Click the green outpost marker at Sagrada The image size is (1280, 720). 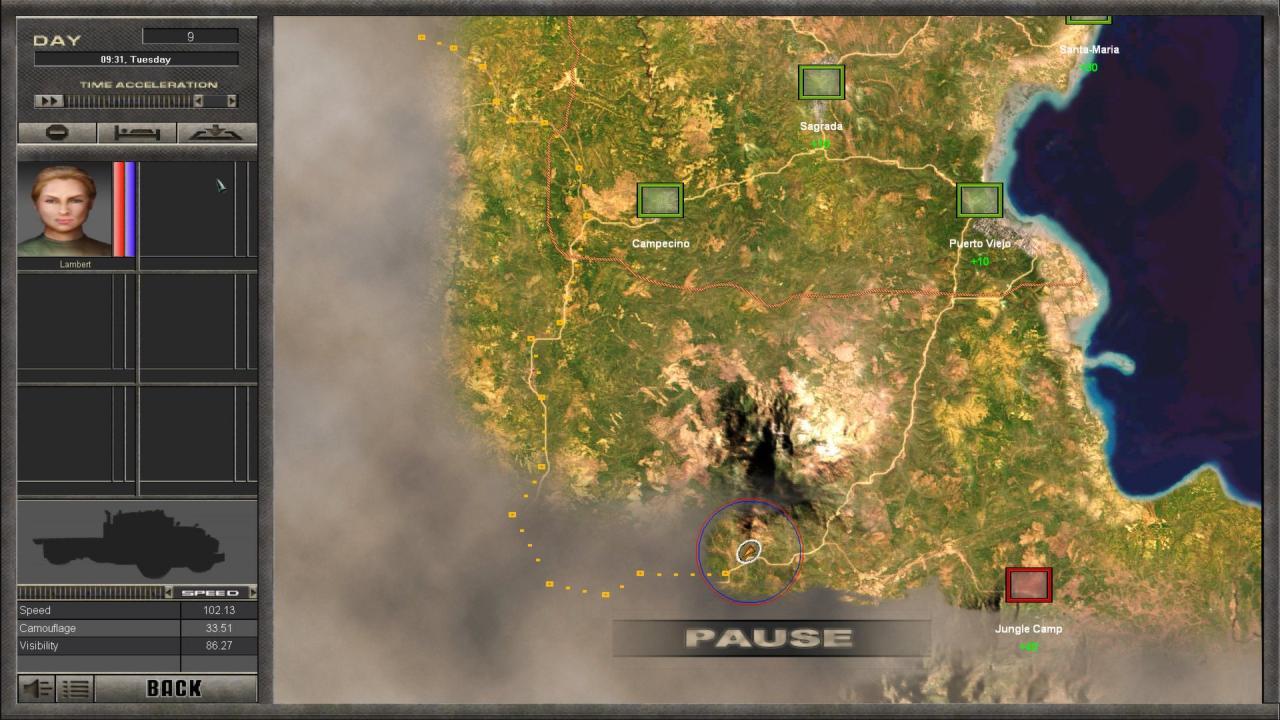click(x=820, y=82)
